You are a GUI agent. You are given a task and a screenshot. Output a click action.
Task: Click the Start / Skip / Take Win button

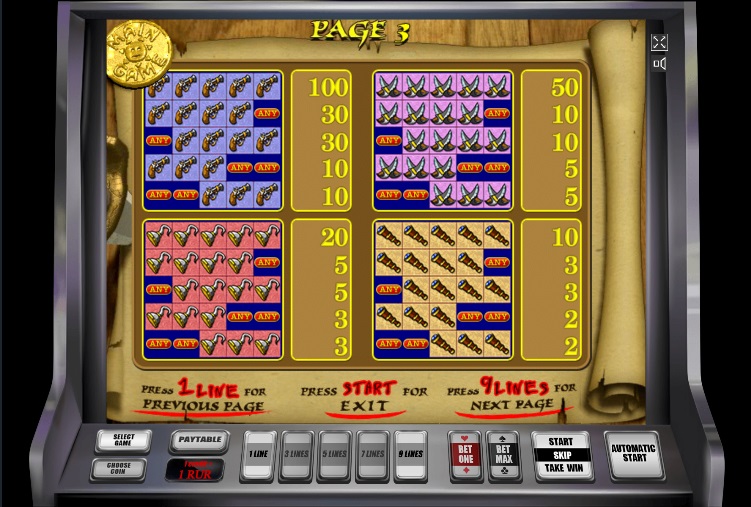point(561,455)
